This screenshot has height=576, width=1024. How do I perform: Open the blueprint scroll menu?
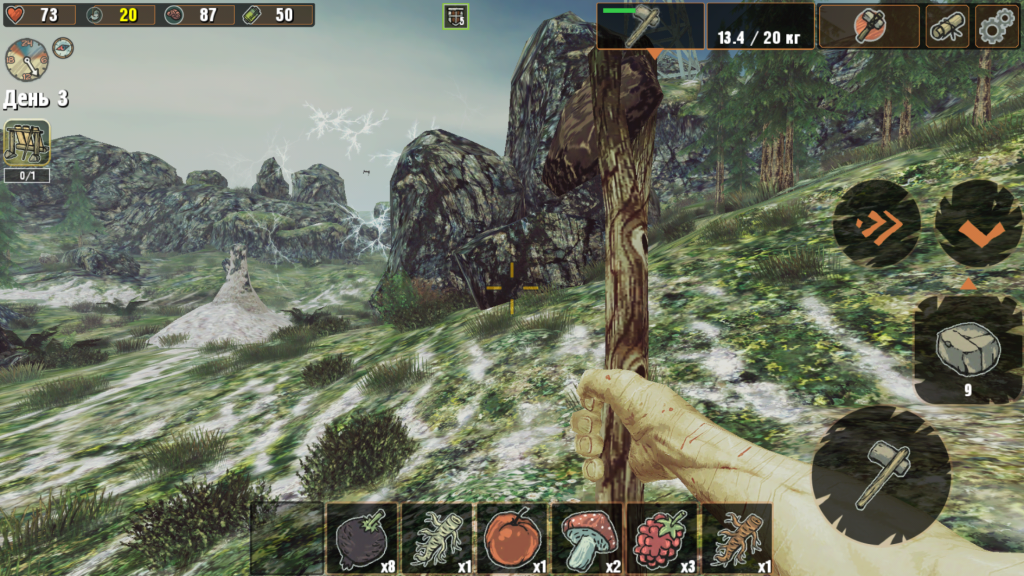pyautogui.click(x=946, y=26)
